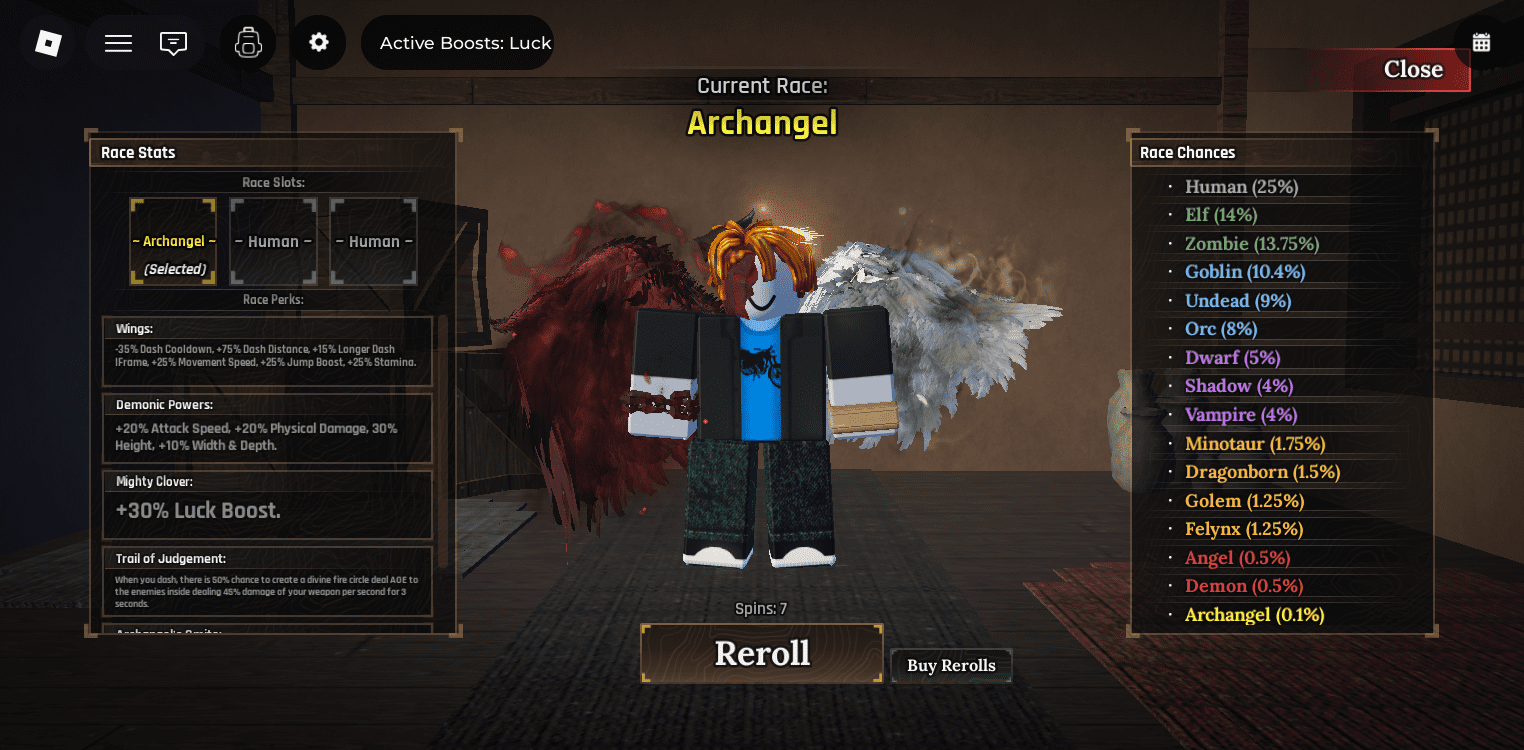Open the backpack inventory icon
The height and width of the screenshot is (750, 1524).
pos(248,42)
